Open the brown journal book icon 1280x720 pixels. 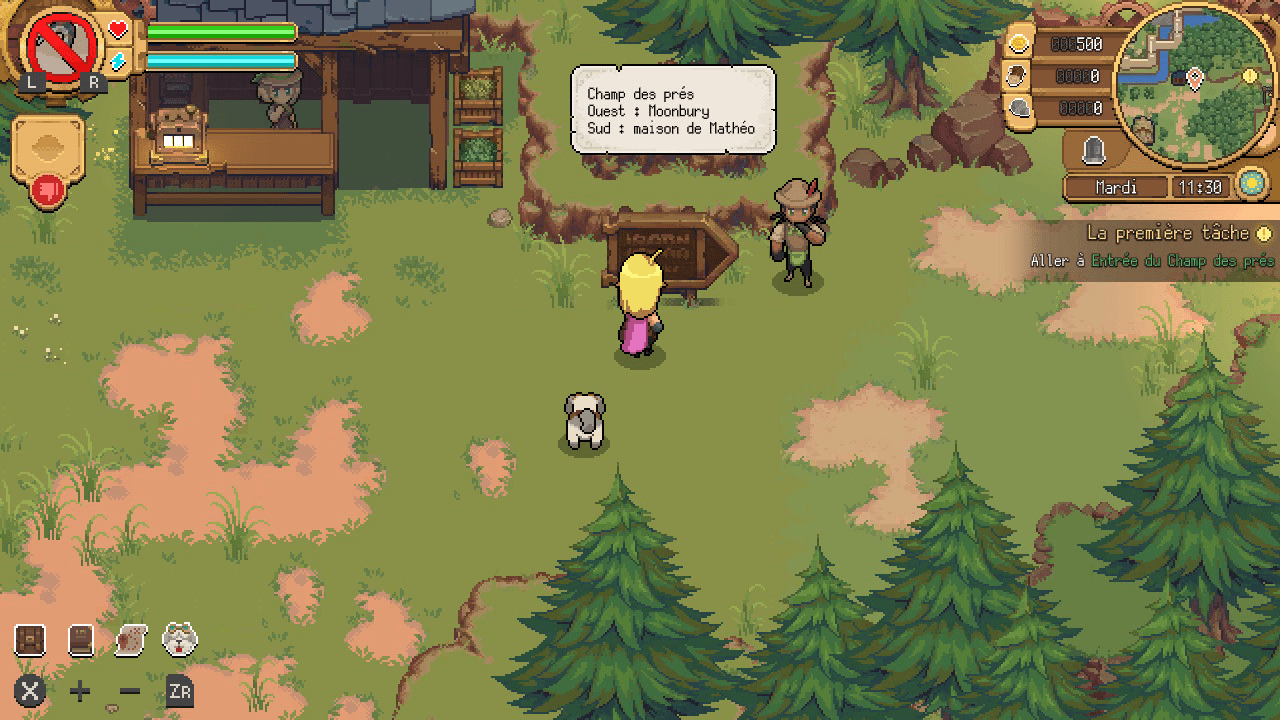(81, 640)
